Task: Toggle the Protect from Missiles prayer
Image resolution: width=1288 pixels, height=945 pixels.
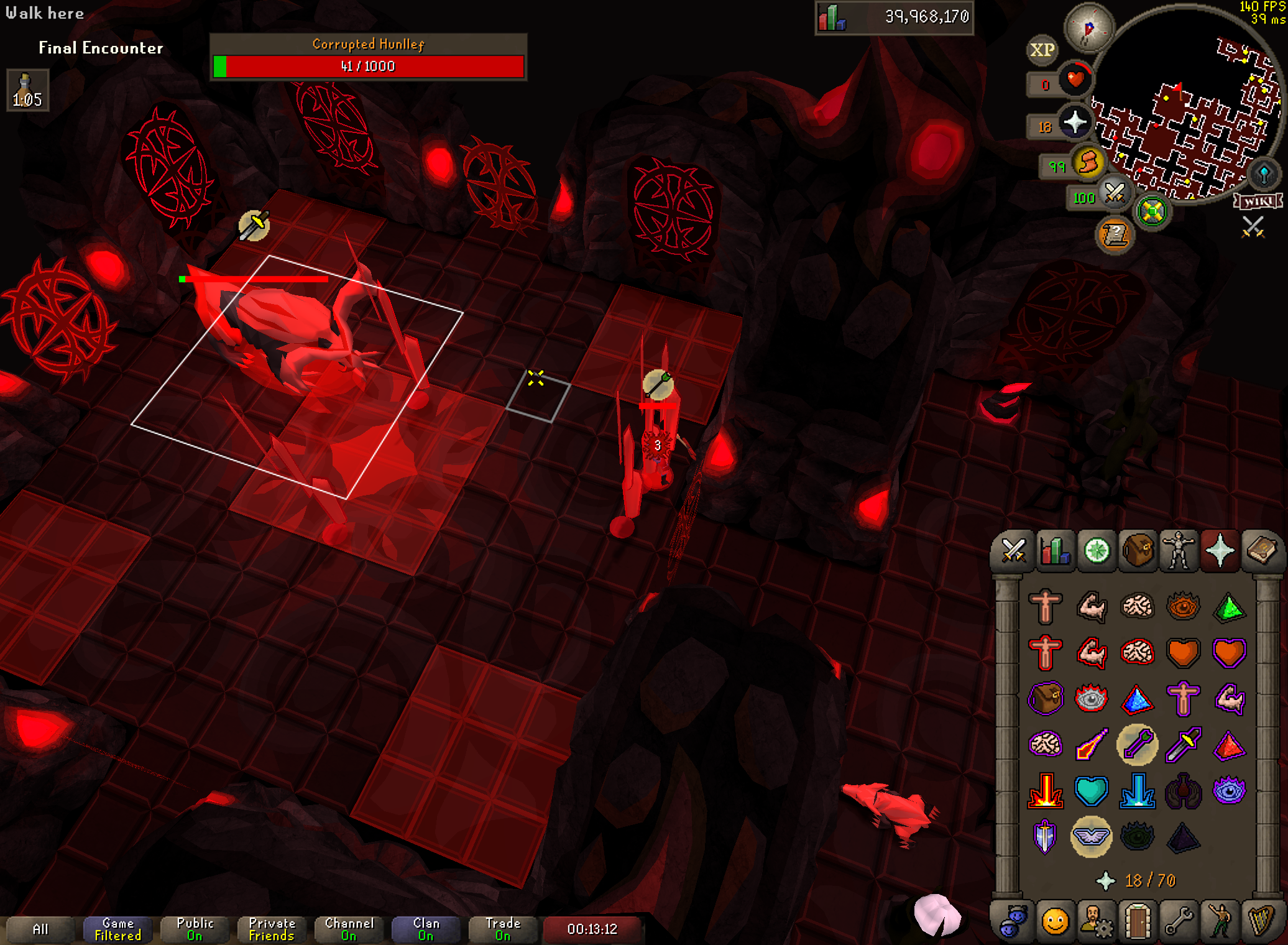Action: (1137, 744)
